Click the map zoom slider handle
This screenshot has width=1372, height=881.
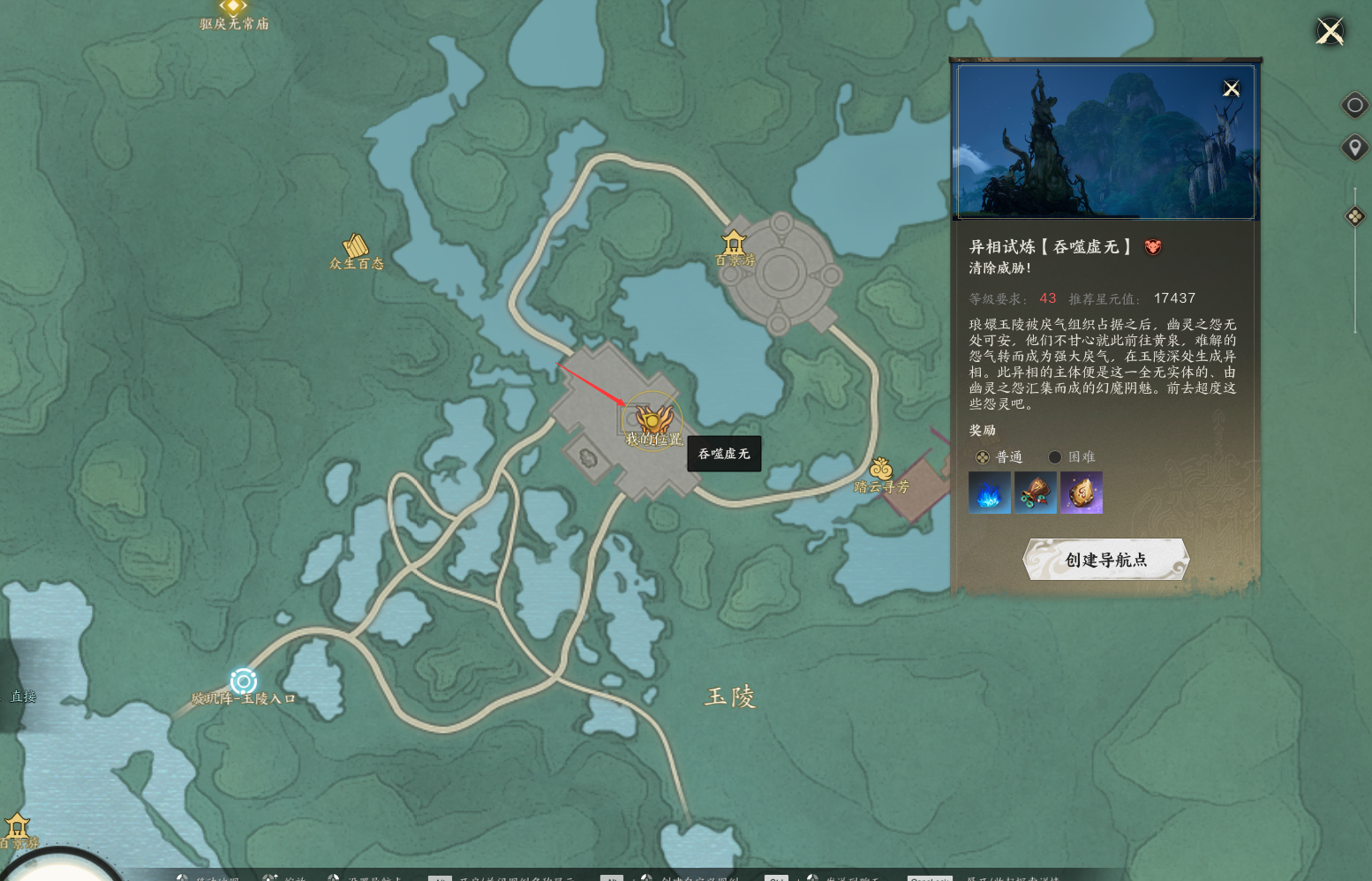click(x=1354, y=216)
